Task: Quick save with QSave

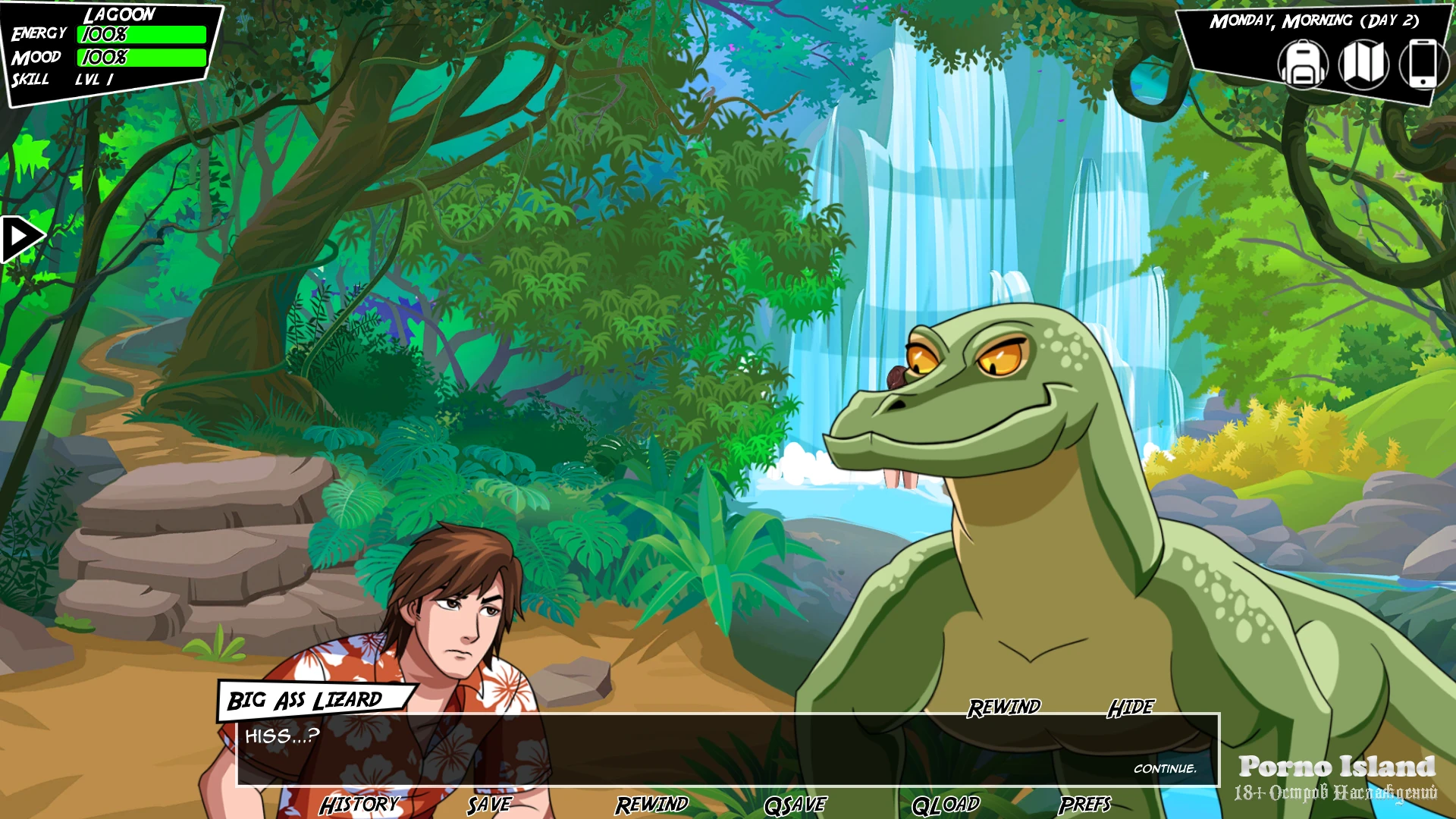Action: 795,805
